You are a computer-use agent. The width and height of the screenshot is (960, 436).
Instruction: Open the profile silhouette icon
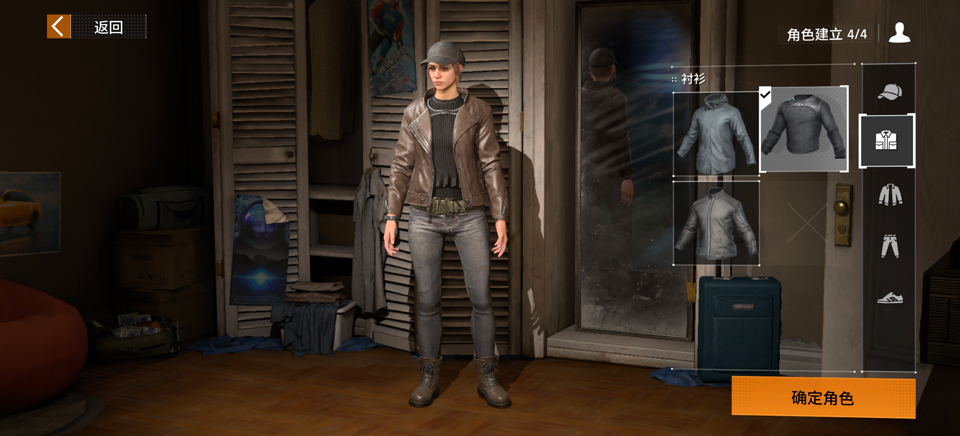[899, 33]
